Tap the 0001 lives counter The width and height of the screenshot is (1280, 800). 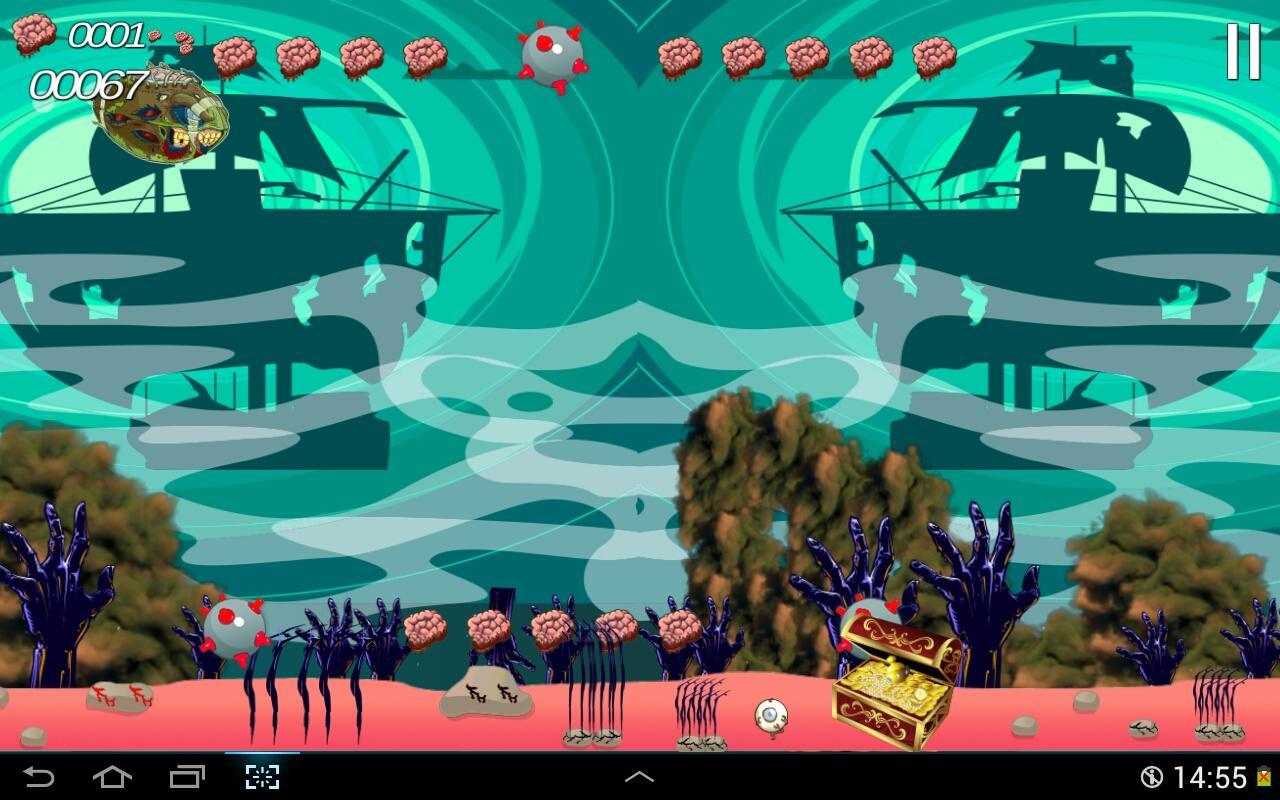click(x=108, y=35)
